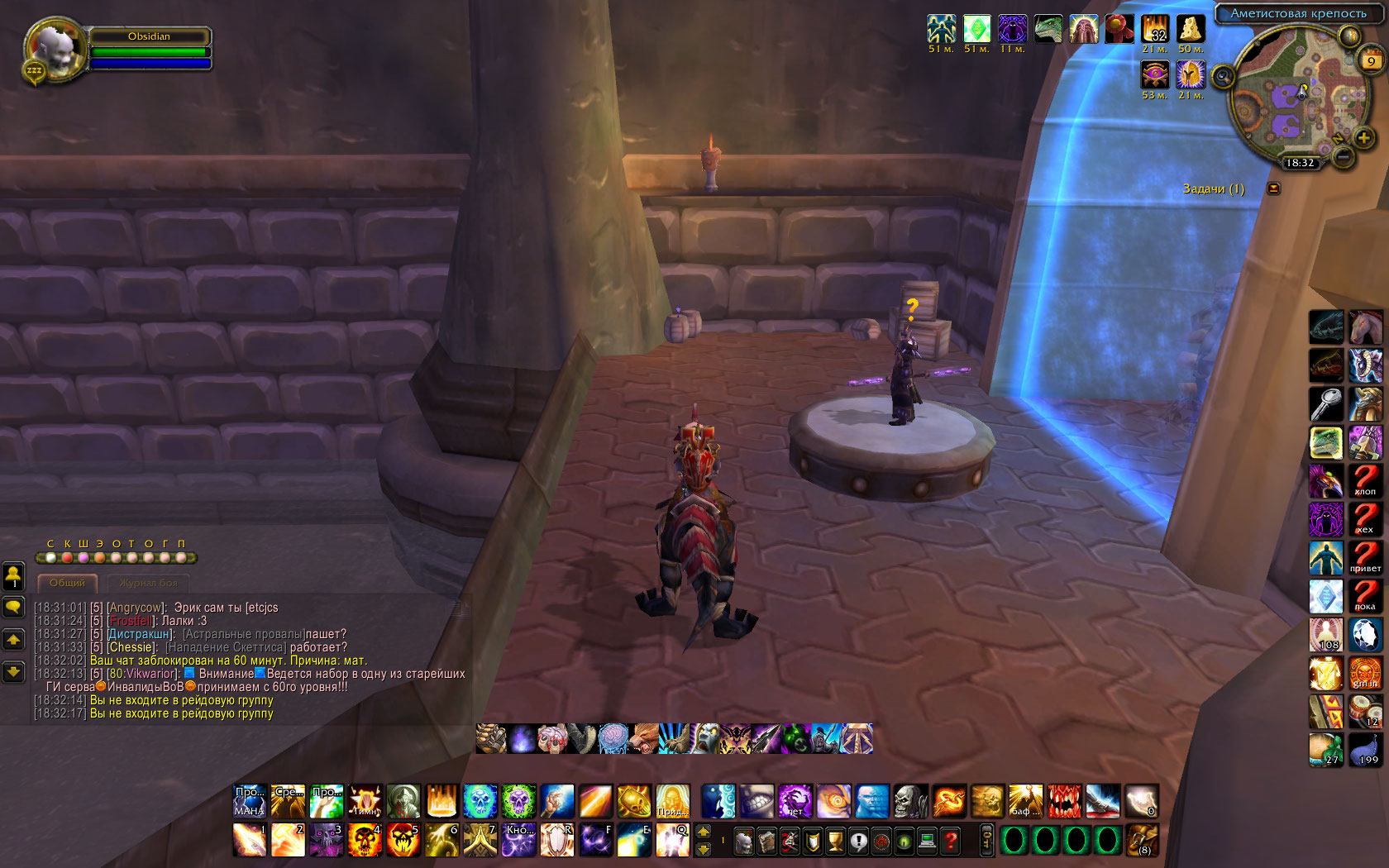This screenshot has height=868, width=1389.
Task: Open the chat menu speech bubble button
Action: [x=14, y=608]
